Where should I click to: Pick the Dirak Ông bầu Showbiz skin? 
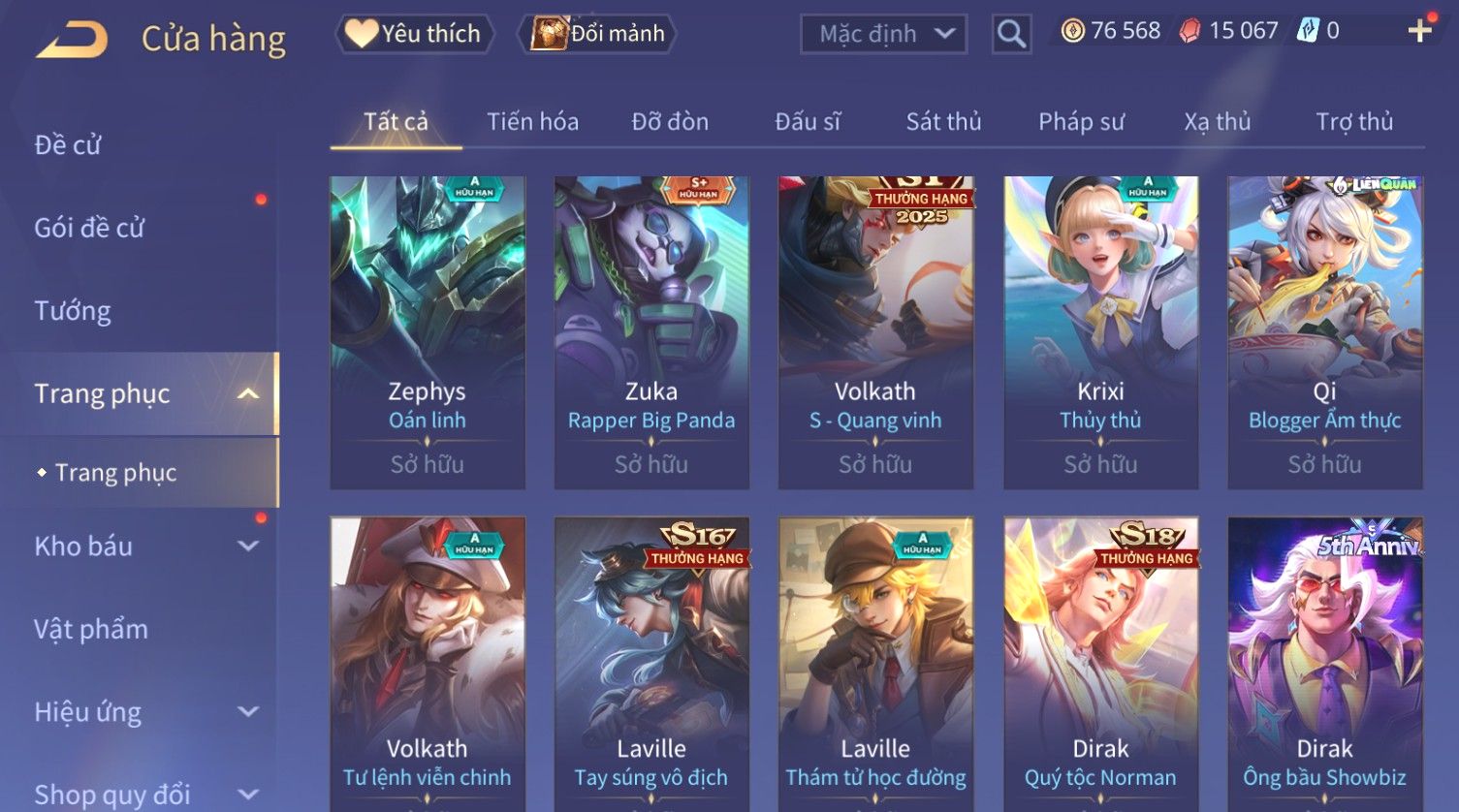click(x=1324, y=664)
